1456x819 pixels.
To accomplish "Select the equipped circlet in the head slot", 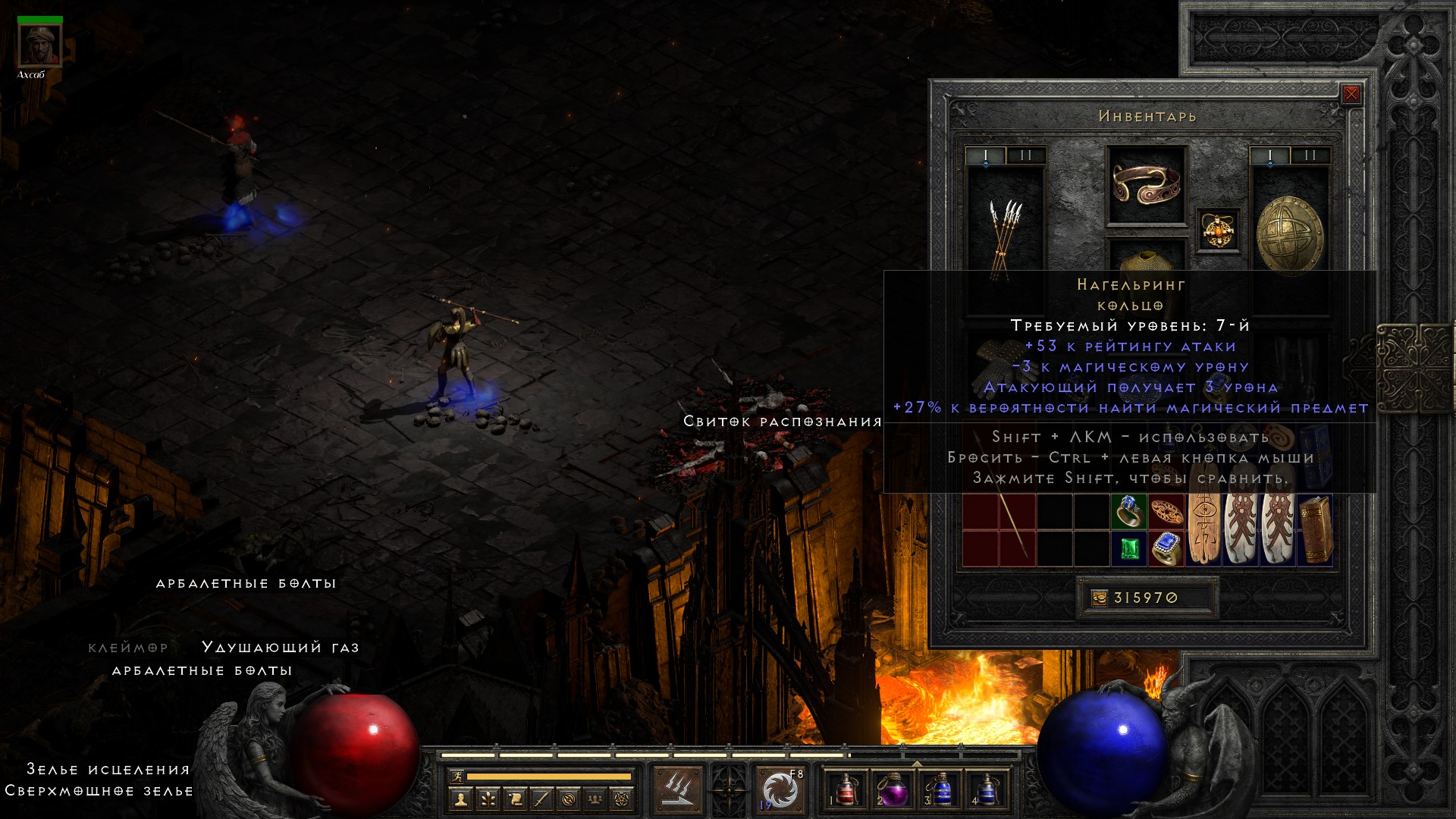I will click(1146, 185).
